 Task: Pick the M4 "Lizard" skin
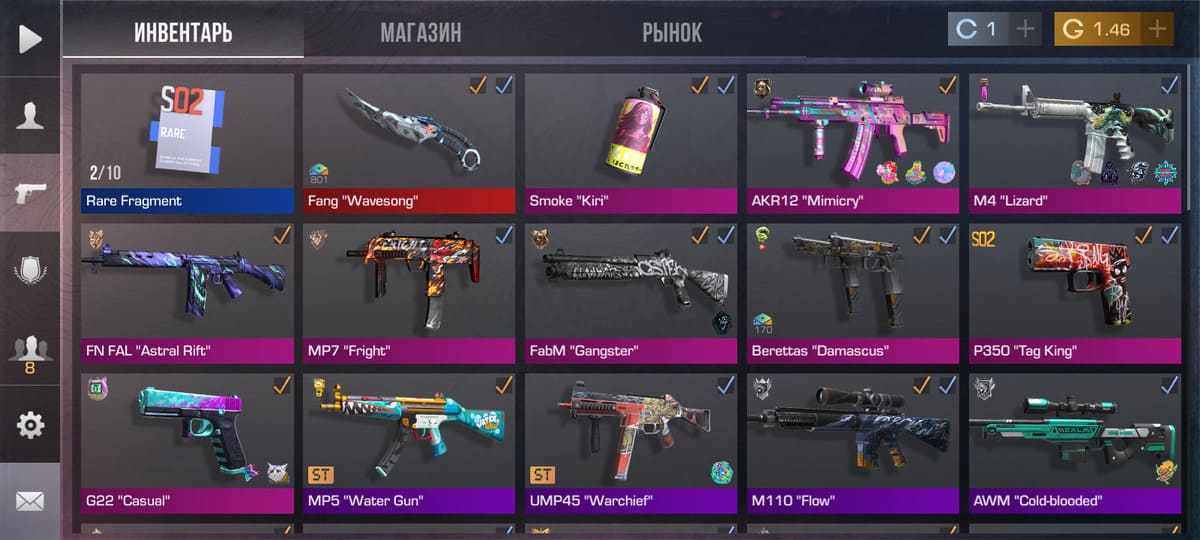coord(1075,142)
